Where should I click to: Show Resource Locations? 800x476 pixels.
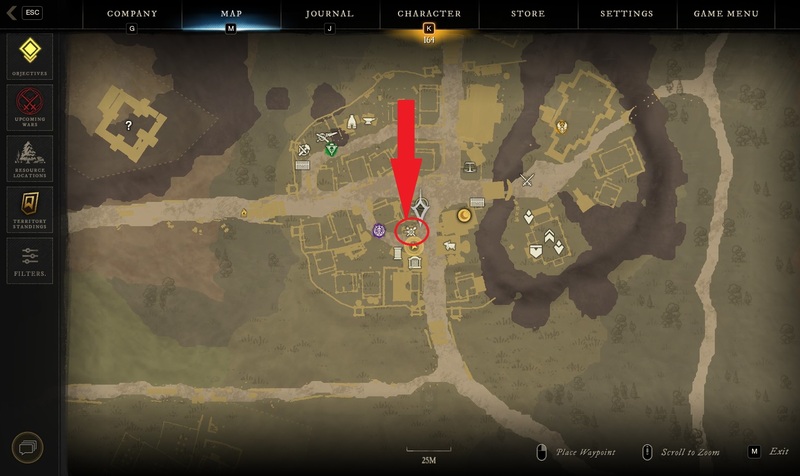tap(30, 158)
